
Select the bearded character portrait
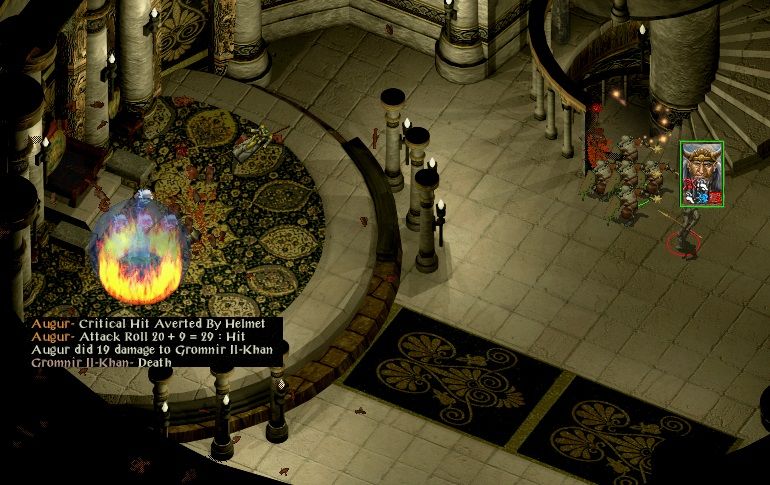click(x=701, y=173)
